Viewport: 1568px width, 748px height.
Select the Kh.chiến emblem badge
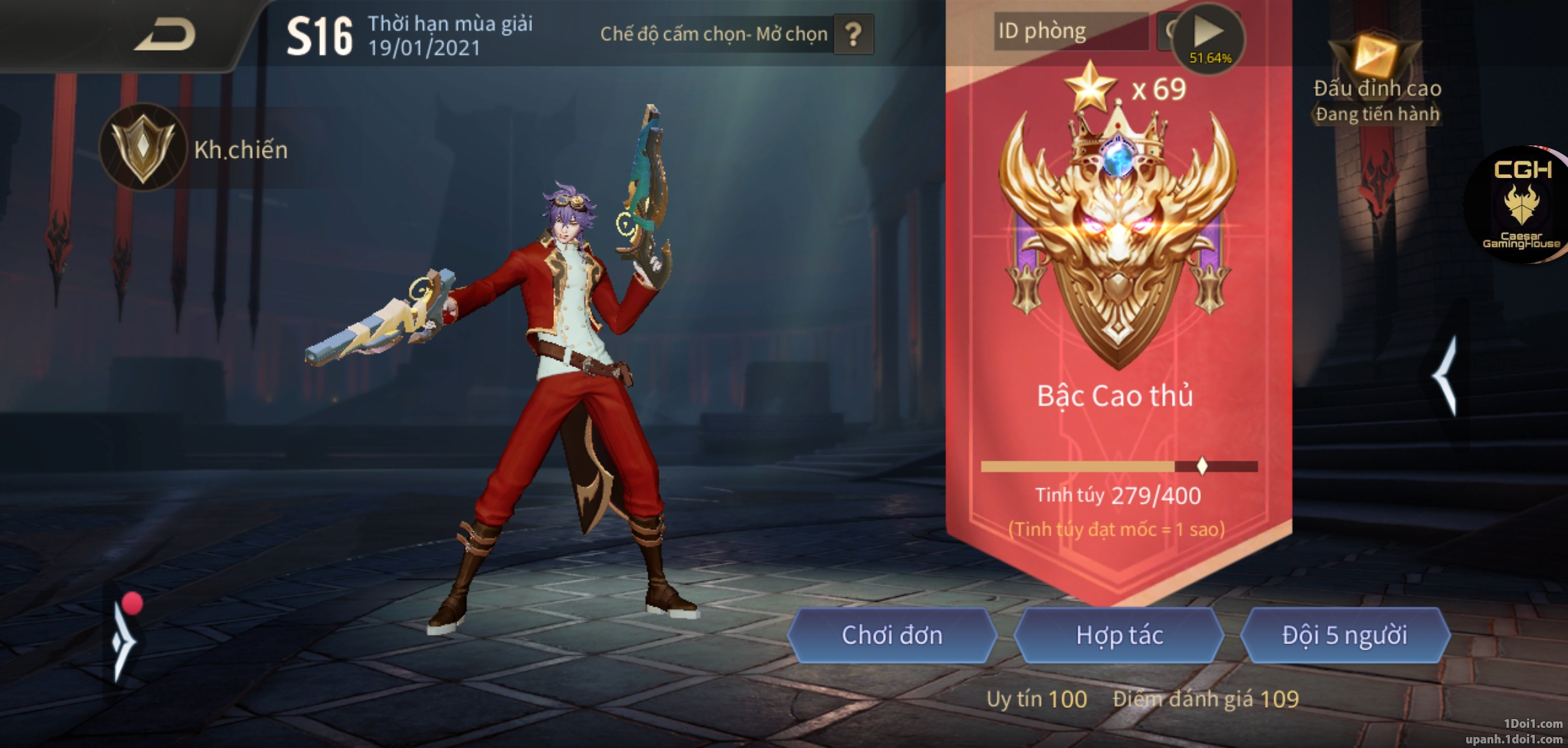(143, 148)
